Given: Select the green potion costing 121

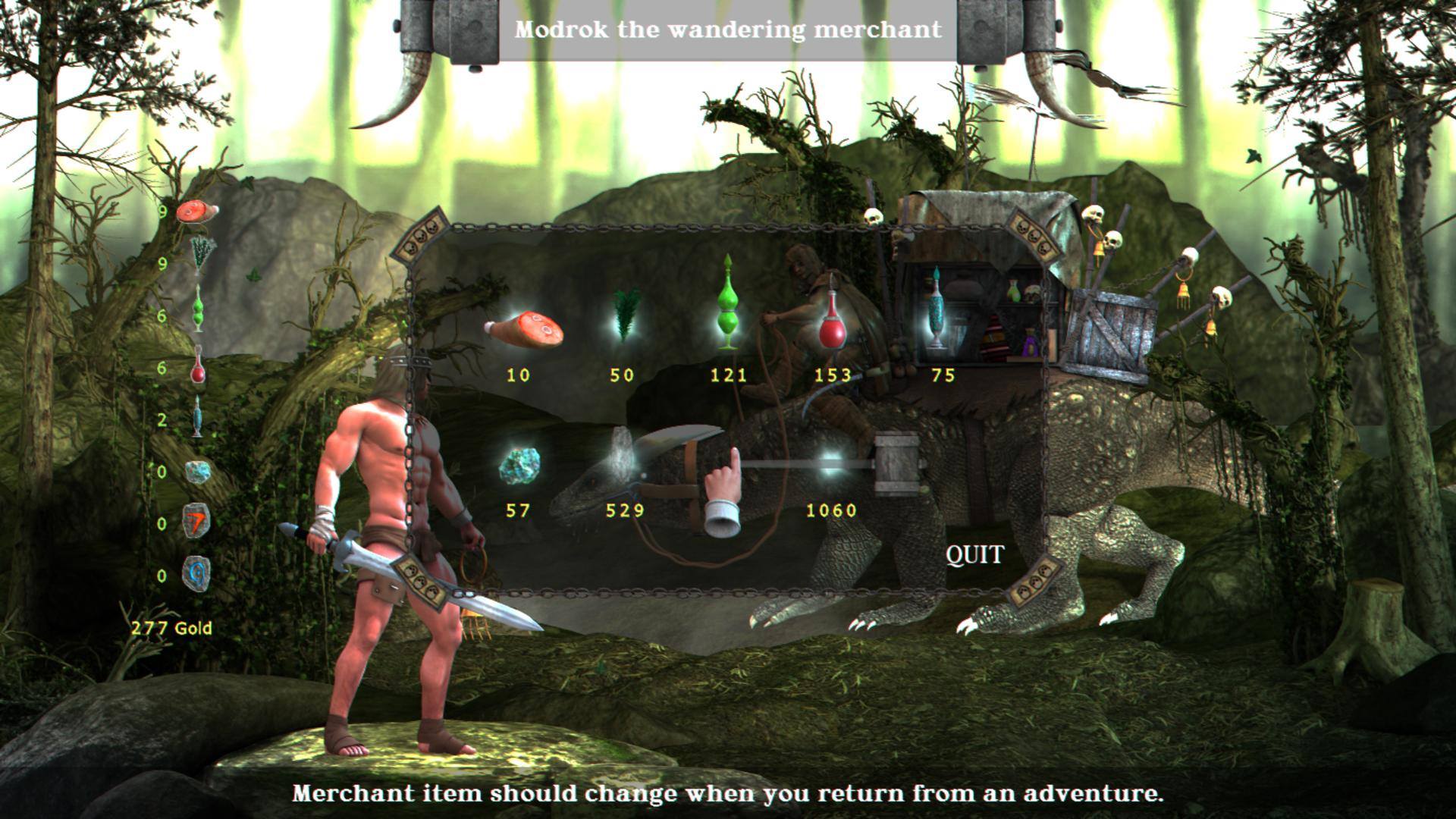Looking at the screenshot, I should pos(729,303).
